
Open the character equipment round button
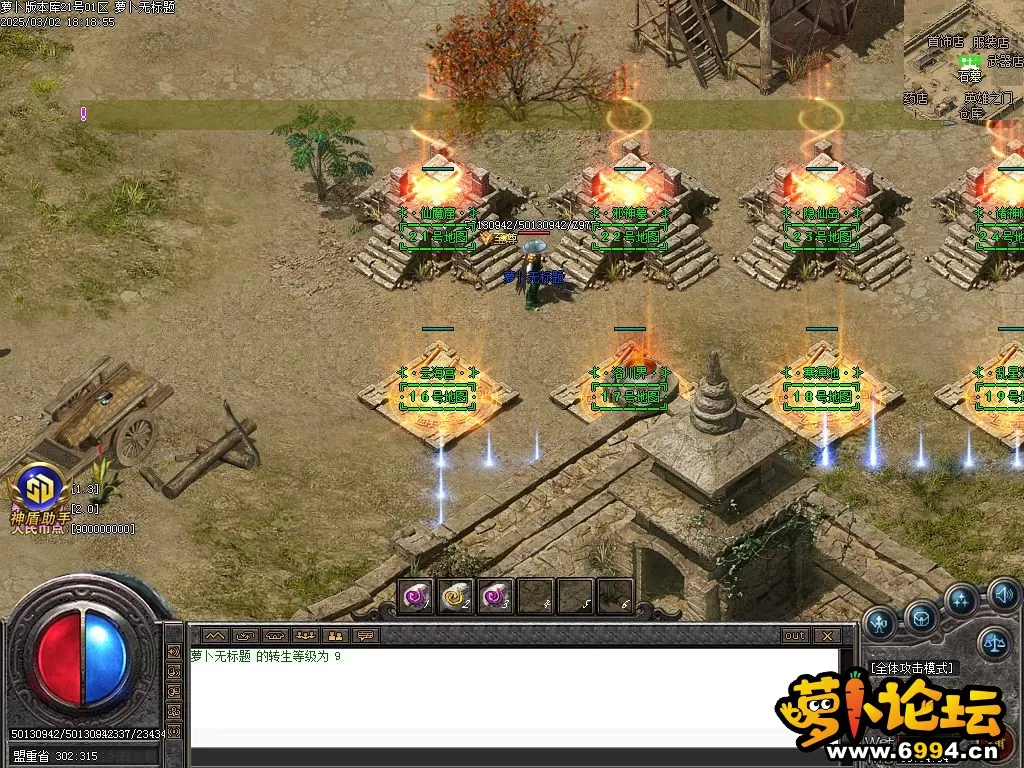click(880, 623)
